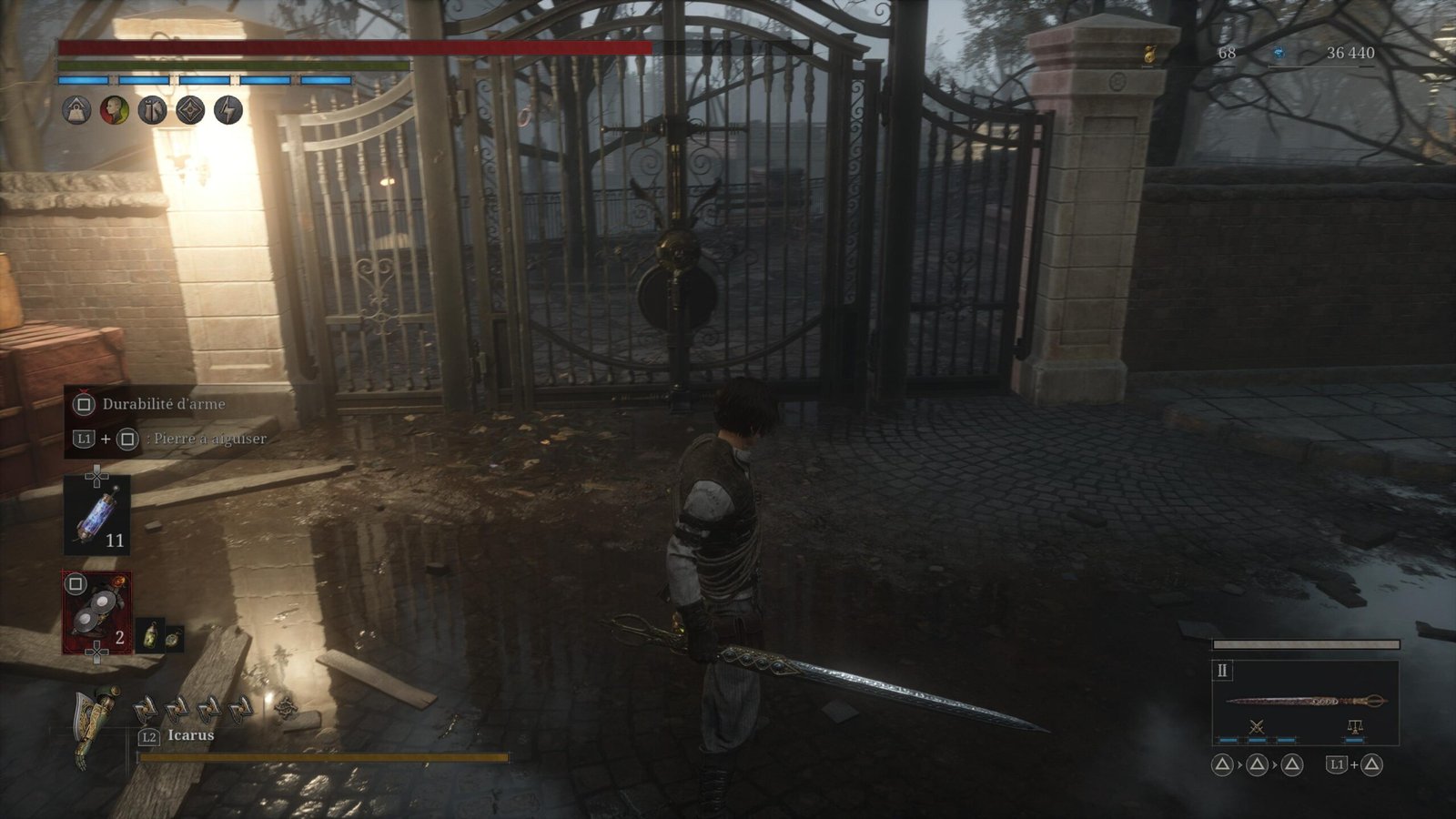Select the small green bottle item

(x=148, y=636)
